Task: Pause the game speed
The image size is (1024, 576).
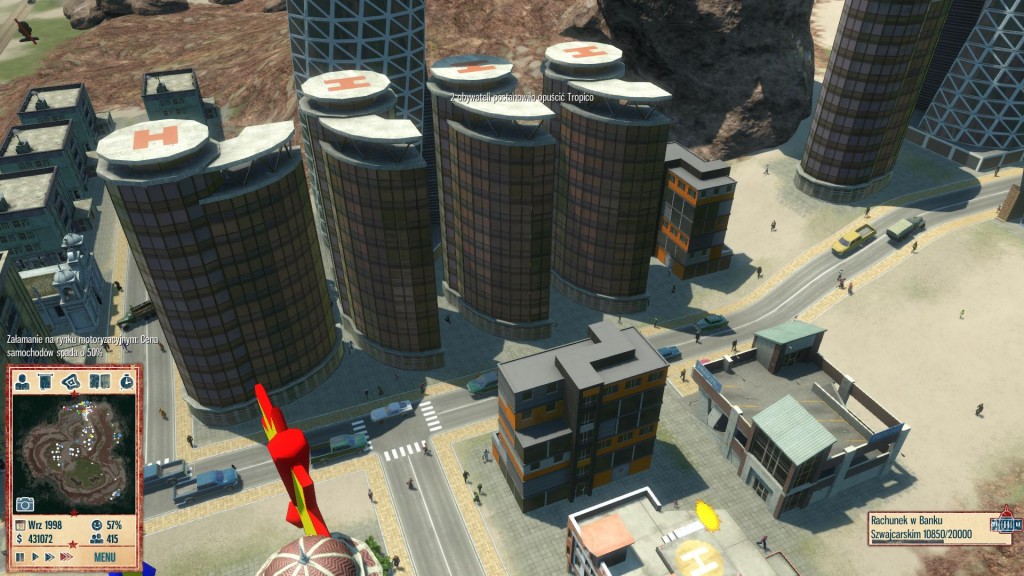Action: coord(20,556)
